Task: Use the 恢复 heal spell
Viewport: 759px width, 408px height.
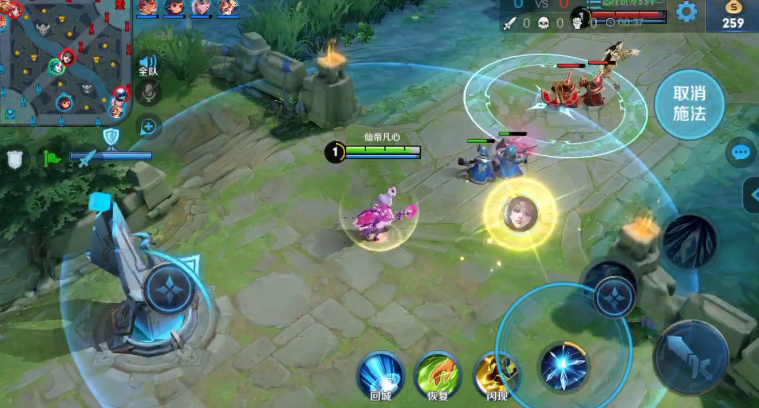Action: 437,374
